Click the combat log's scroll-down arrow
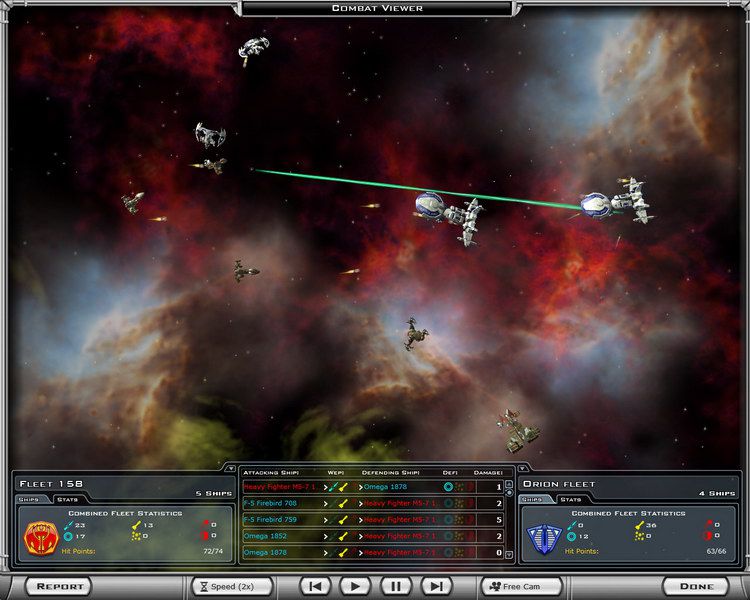Image resolution: width=750 pixels, height=600 pixels. [x=510, y=555]
